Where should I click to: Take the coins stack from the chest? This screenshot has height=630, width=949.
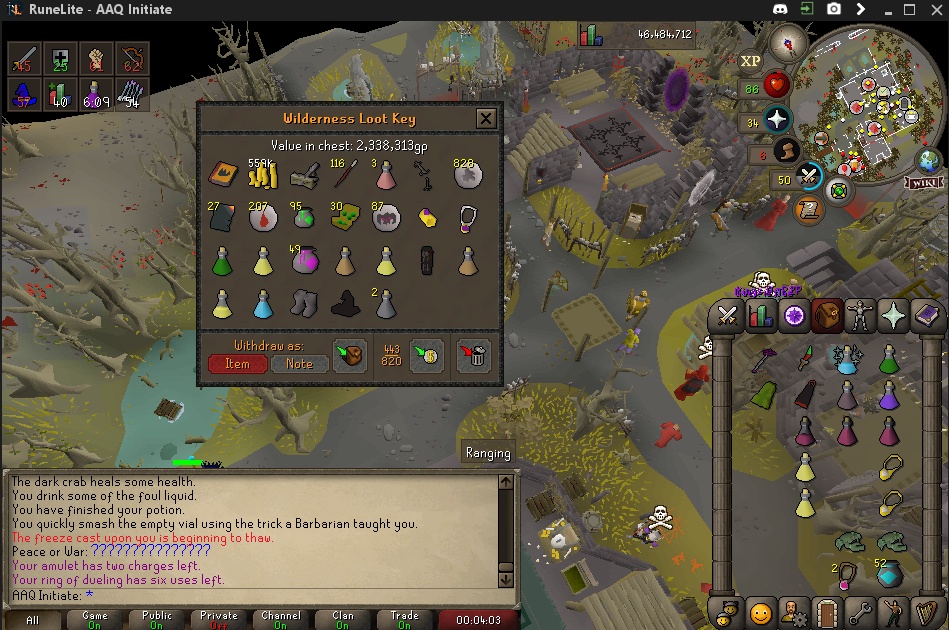[x=263, y=177]
